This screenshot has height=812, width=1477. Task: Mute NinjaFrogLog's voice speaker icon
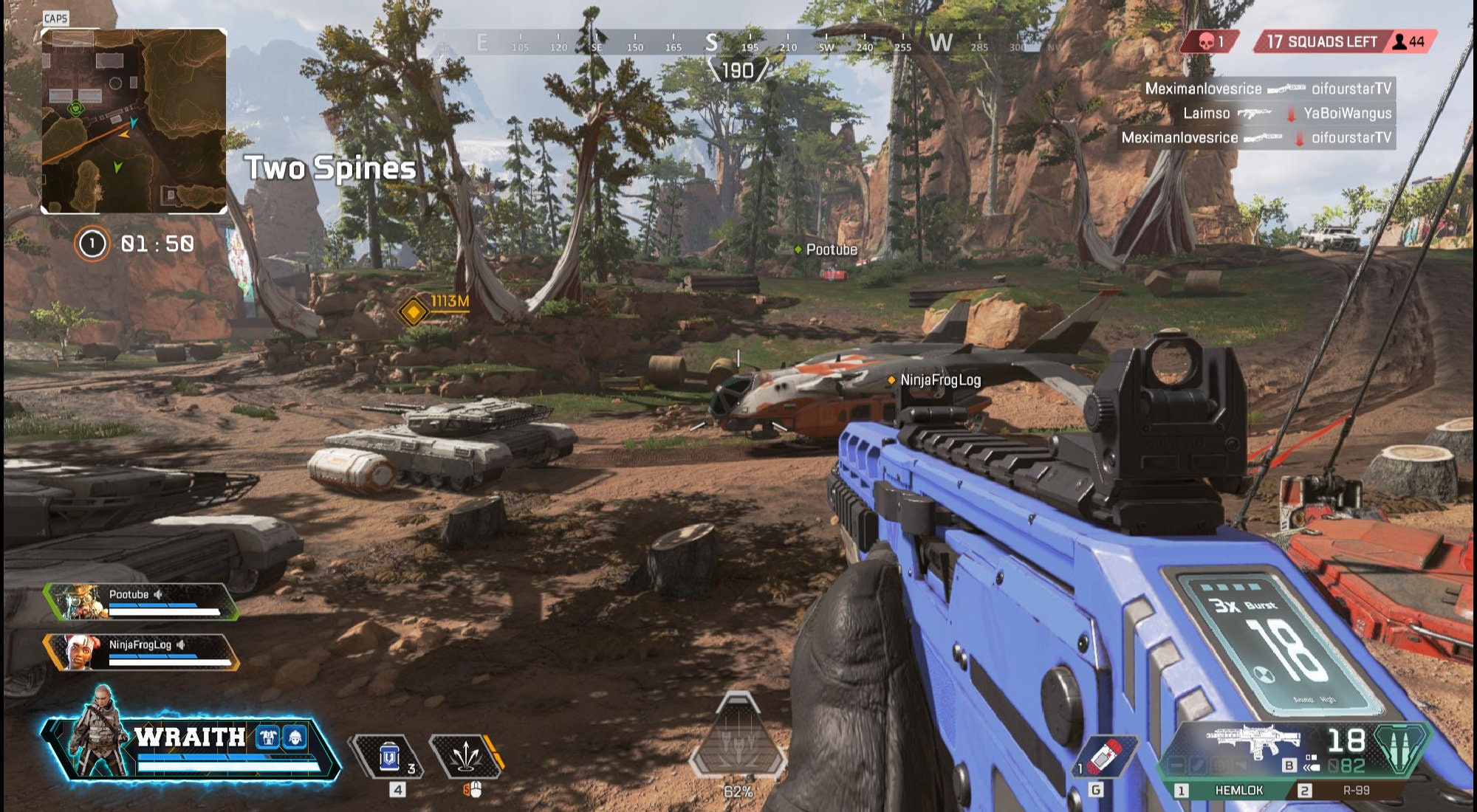[x=179, y=645]
